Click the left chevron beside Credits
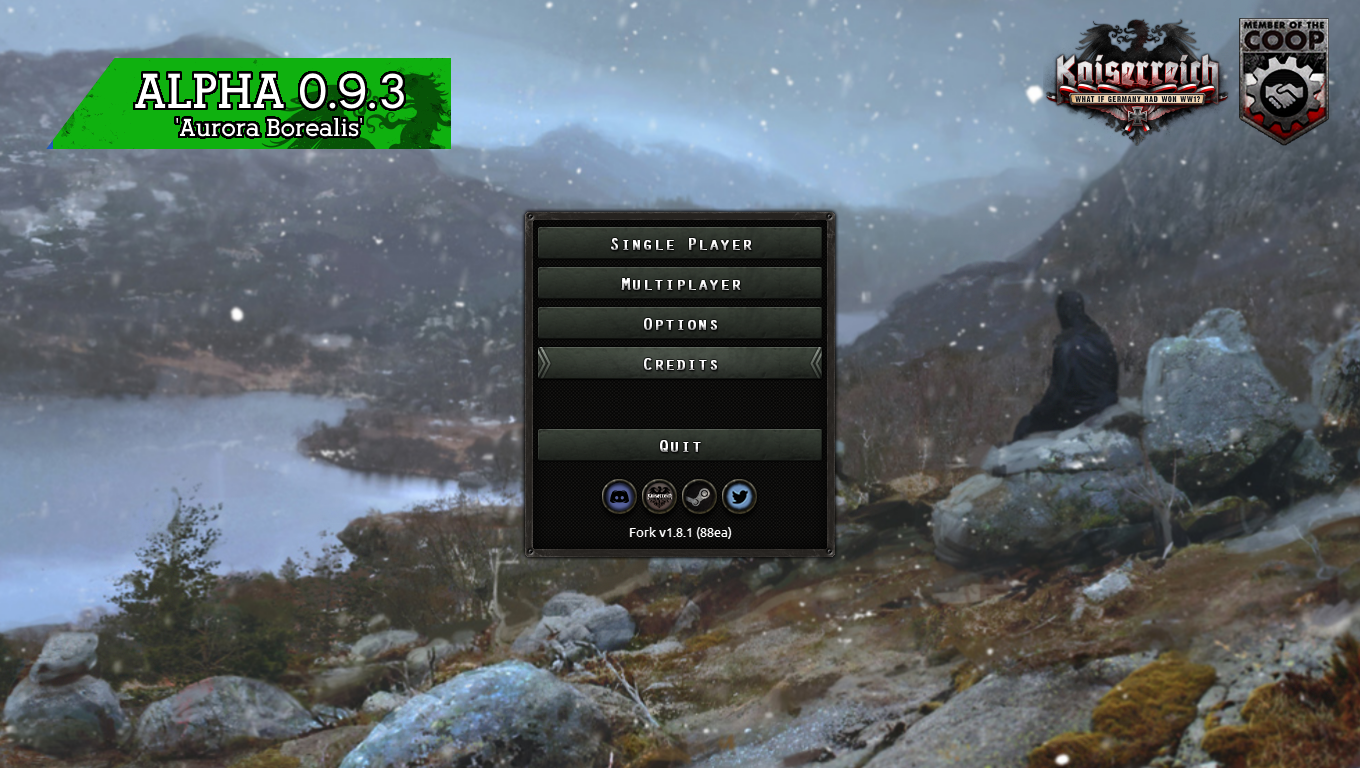The width and height of the screenshot is (1360, 768). [543, 364]
